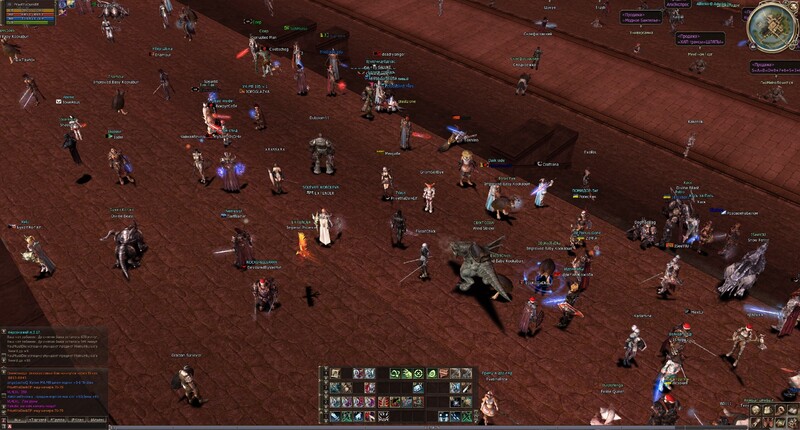This screenshot has width=800, height=430.
Task: Open the "+Торговля" trade chat tab
Action: click(37, 420)
